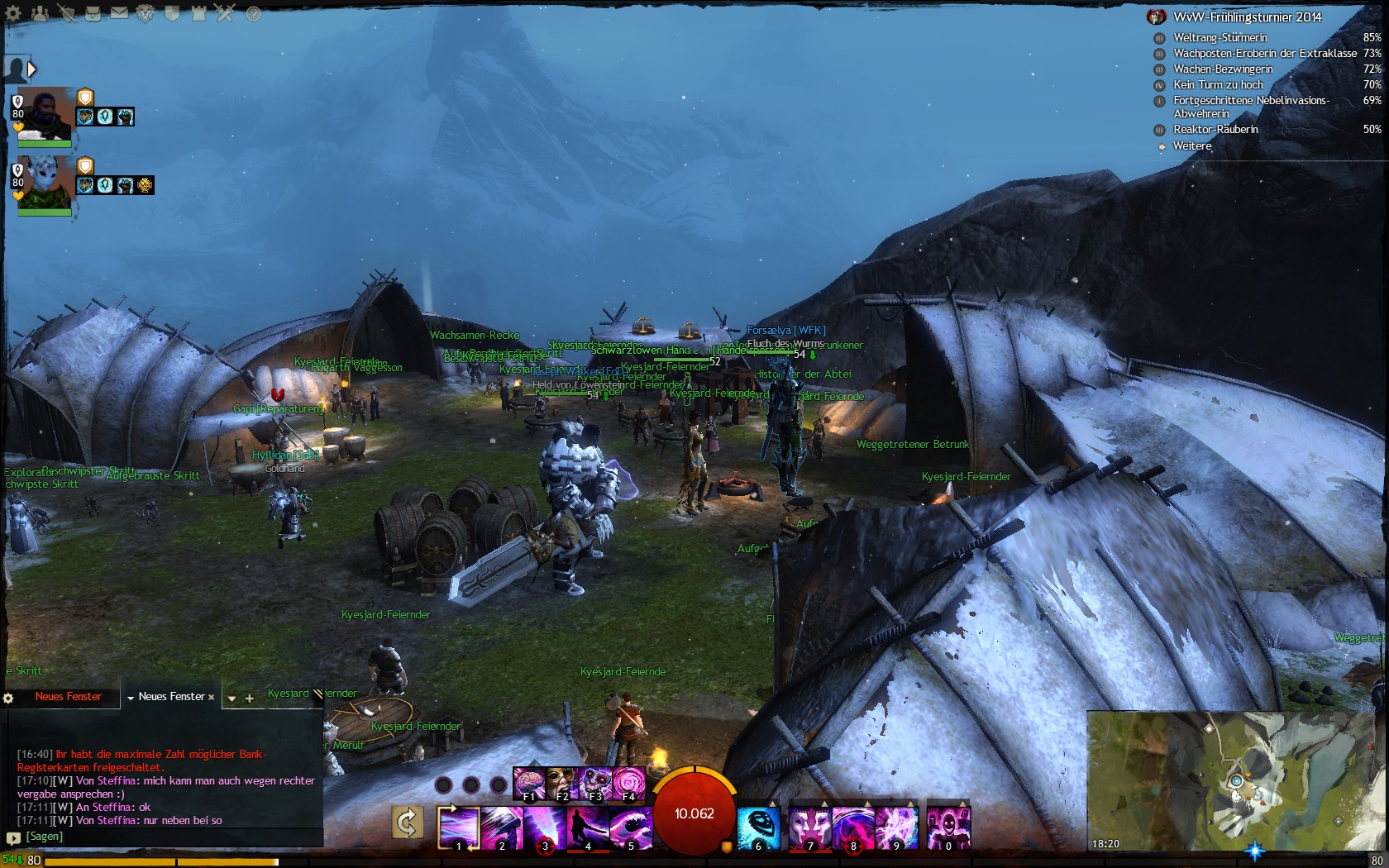The height and width of the screenshot is (868, 1389).
Task: Open the gear-shaped game menu
Action: click(13, 13)
